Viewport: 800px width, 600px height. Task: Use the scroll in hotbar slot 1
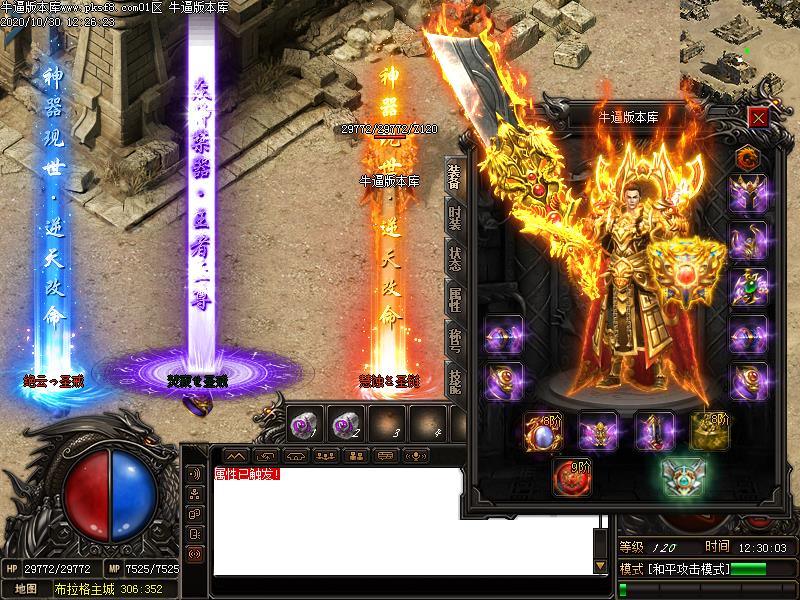tap(305, 424)
